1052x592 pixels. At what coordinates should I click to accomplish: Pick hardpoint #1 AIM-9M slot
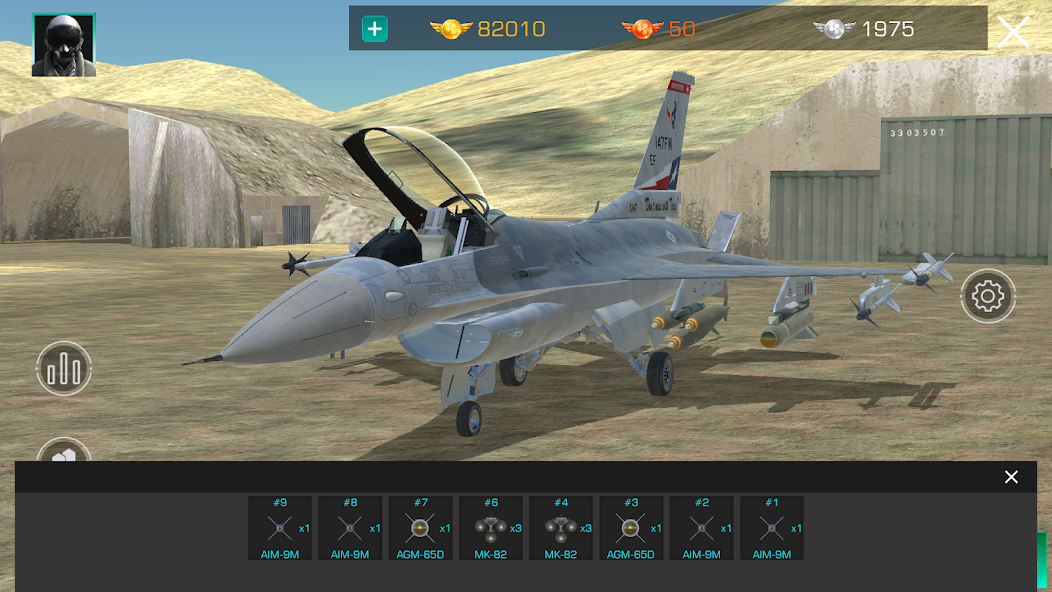771,528
